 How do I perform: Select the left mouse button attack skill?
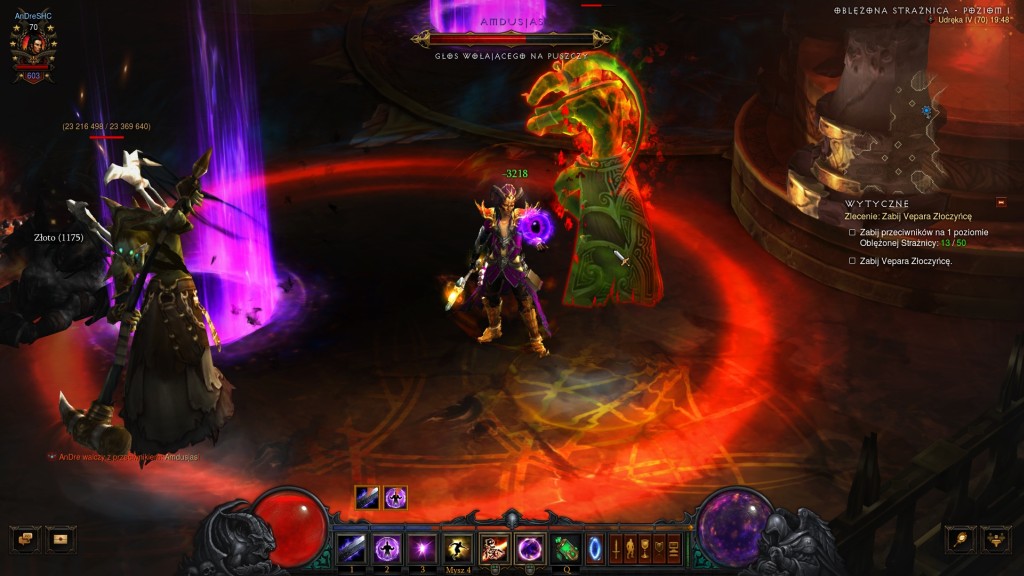click(x=494, y=548)
